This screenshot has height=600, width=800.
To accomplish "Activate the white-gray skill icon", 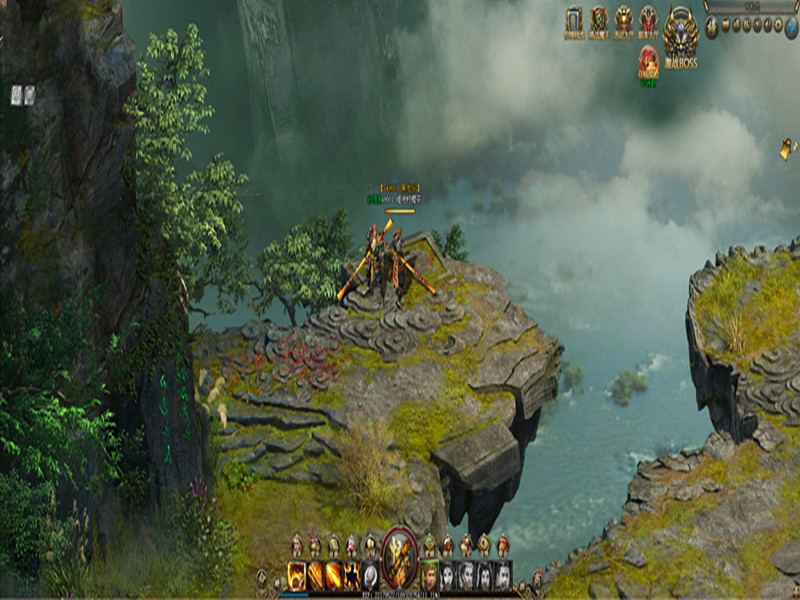I will (x=370, y=574).
